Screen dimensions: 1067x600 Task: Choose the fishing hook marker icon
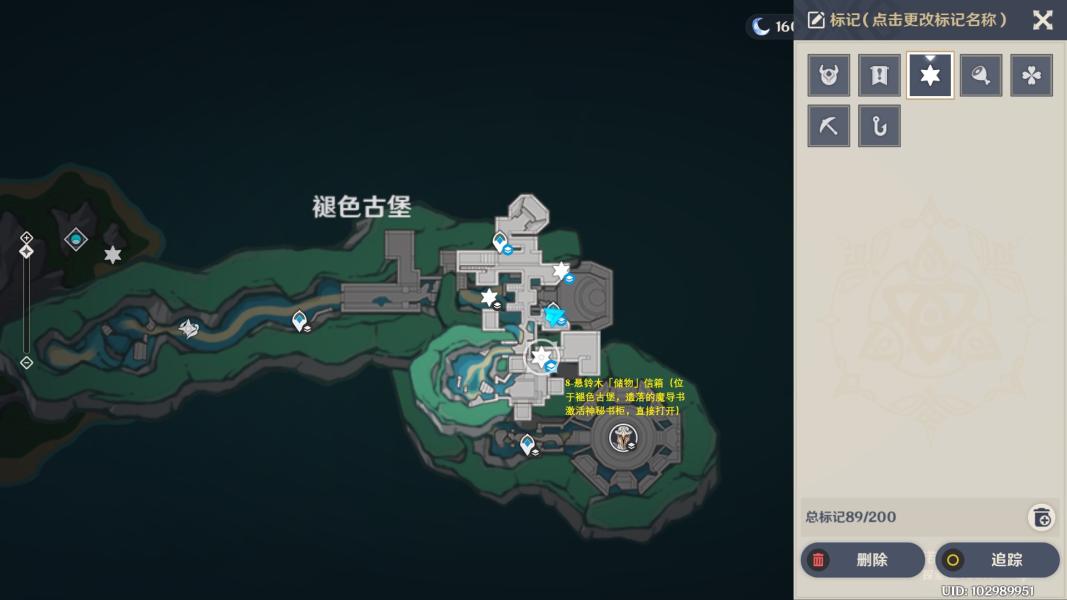tap(879, 127)
